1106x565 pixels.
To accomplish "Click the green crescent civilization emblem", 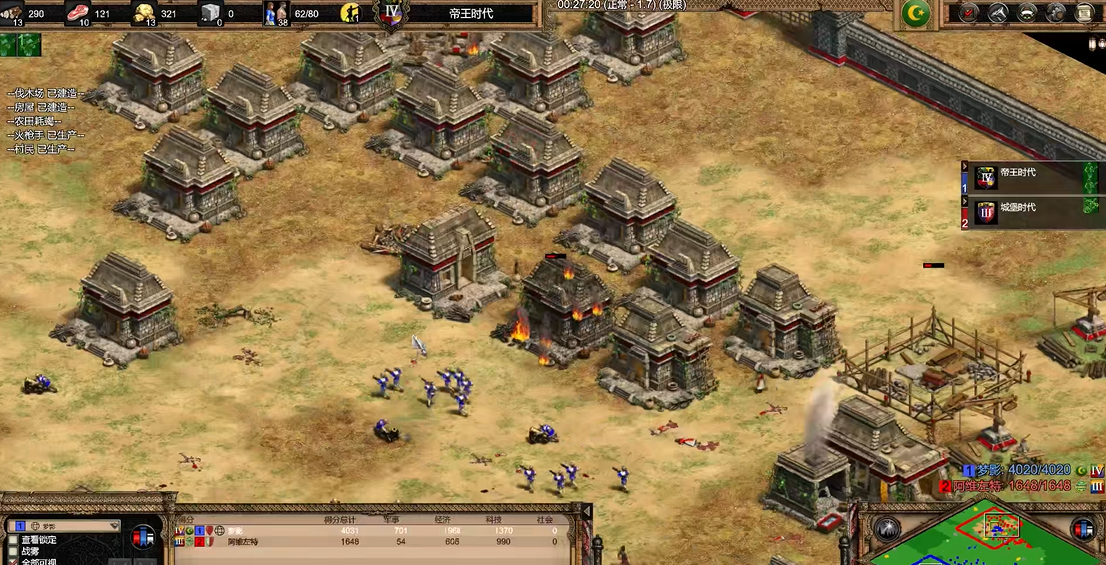I will click(x=916, y=14).
